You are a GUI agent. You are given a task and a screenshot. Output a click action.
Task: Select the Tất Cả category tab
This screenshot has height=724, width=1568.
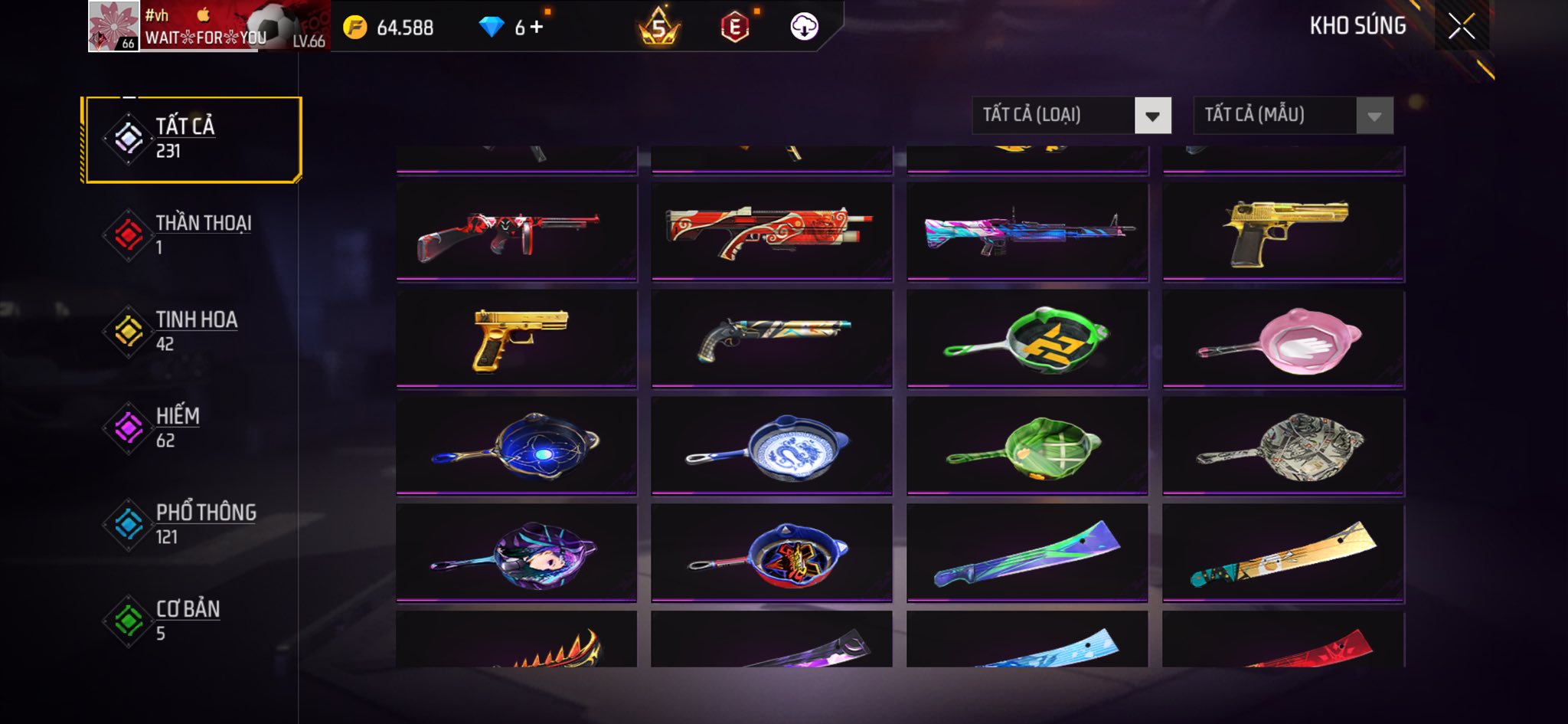point(192,139)
